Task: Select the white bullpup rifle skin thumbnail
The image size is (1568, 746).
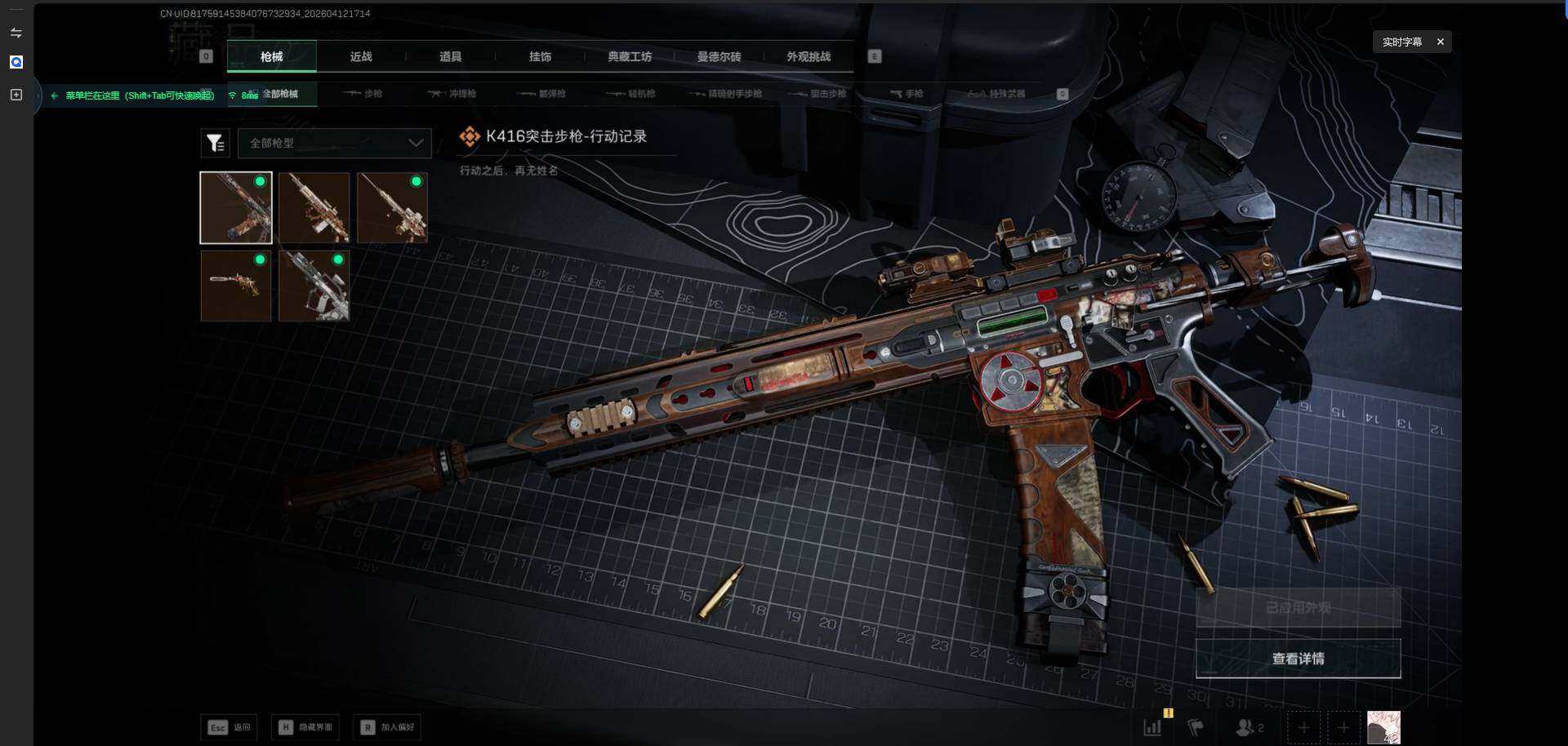Action: click(314, 286)
